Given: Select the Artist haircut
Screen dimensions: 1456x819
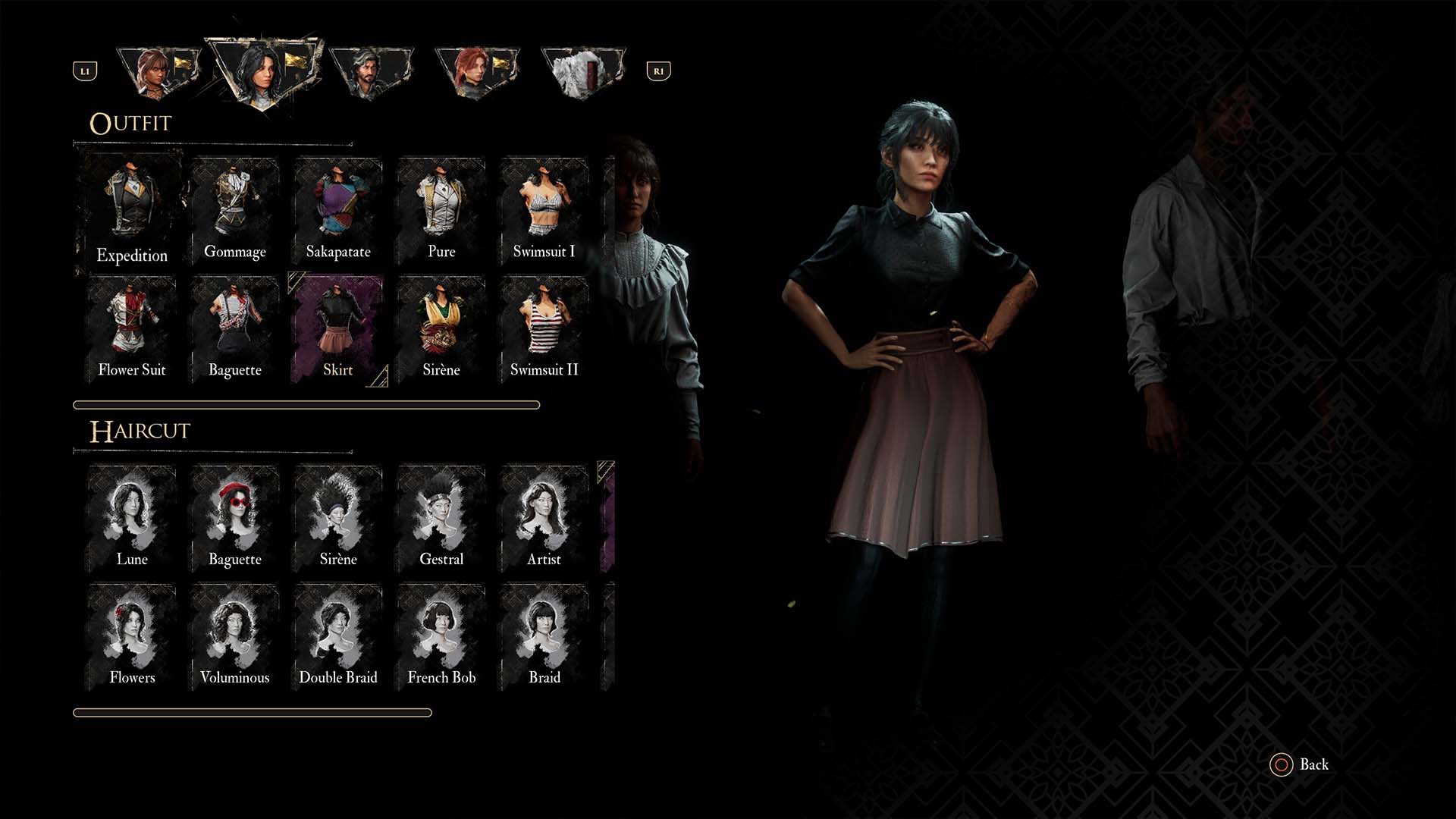Looking at the screenshot, I should pos(544,519).
